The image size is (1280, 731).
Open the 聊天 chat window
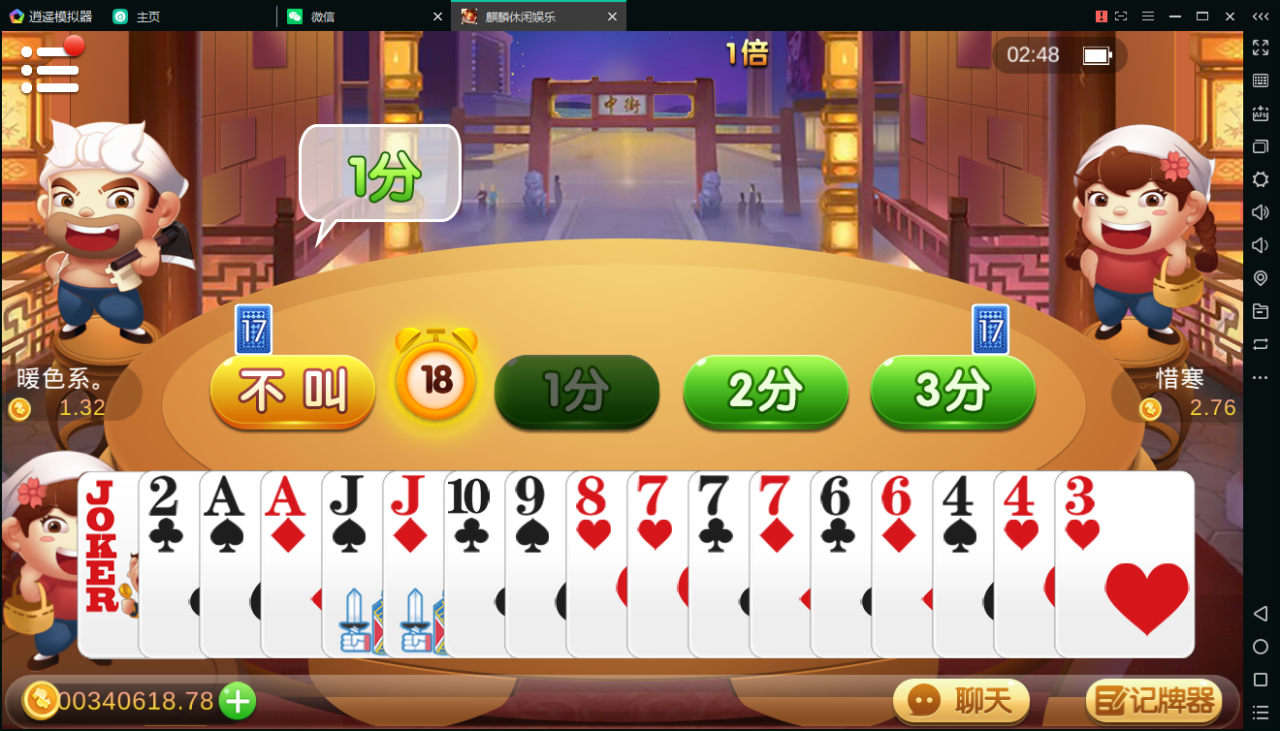[x=960, y=701]
